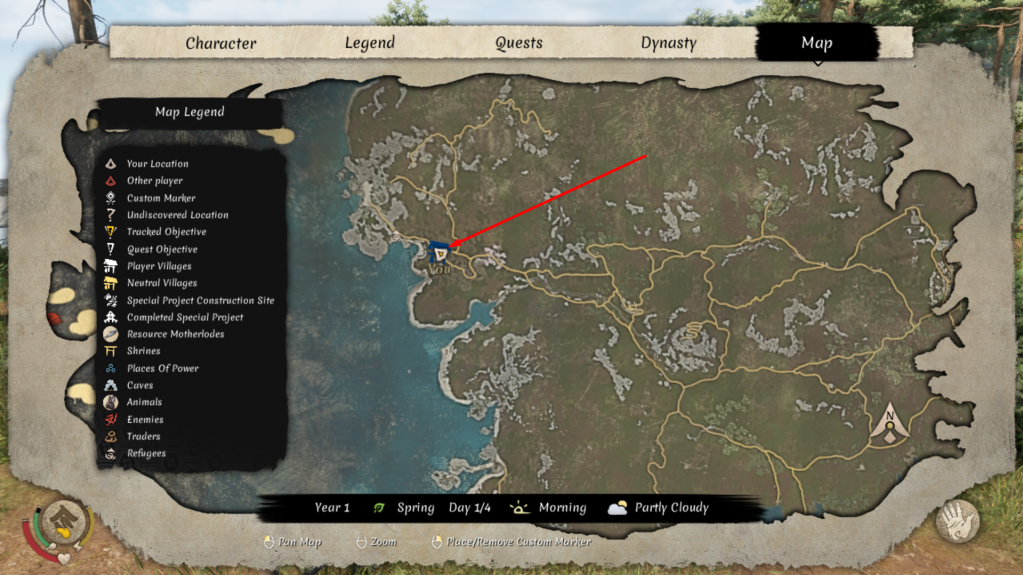Select the Places Of Power legend entry
This screenshot has height=575, width=1023.
click(x=162, y=368)
